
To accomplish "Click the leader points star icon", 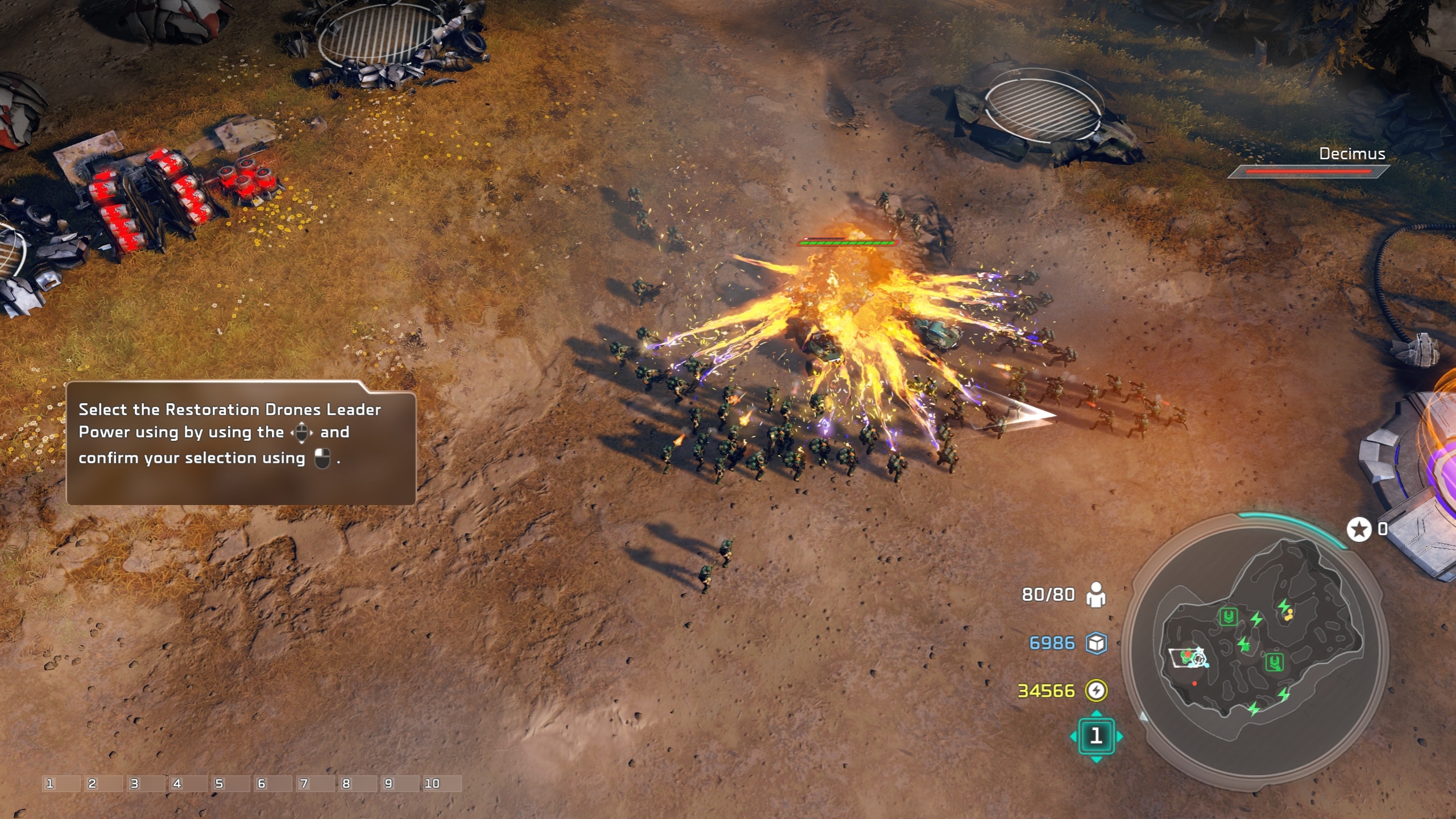I will [x=1359, y=530].
